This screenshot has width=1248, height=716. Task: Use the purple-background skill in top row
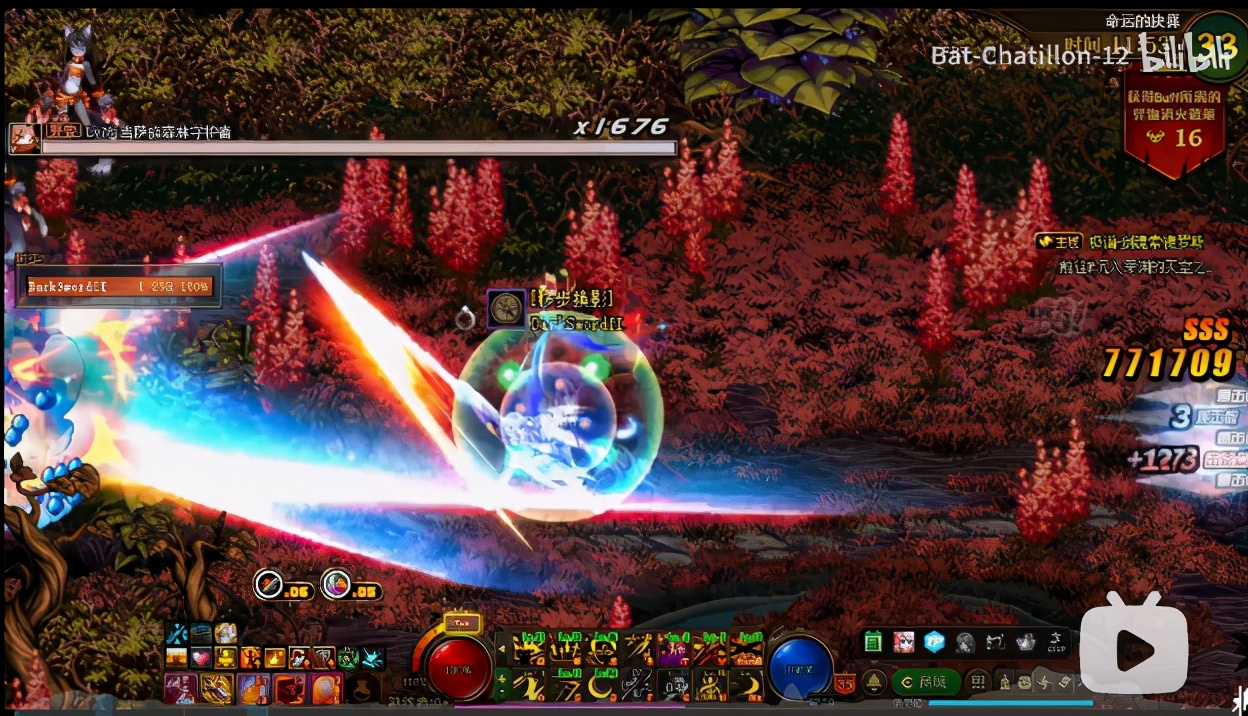(x=673, y=651)
